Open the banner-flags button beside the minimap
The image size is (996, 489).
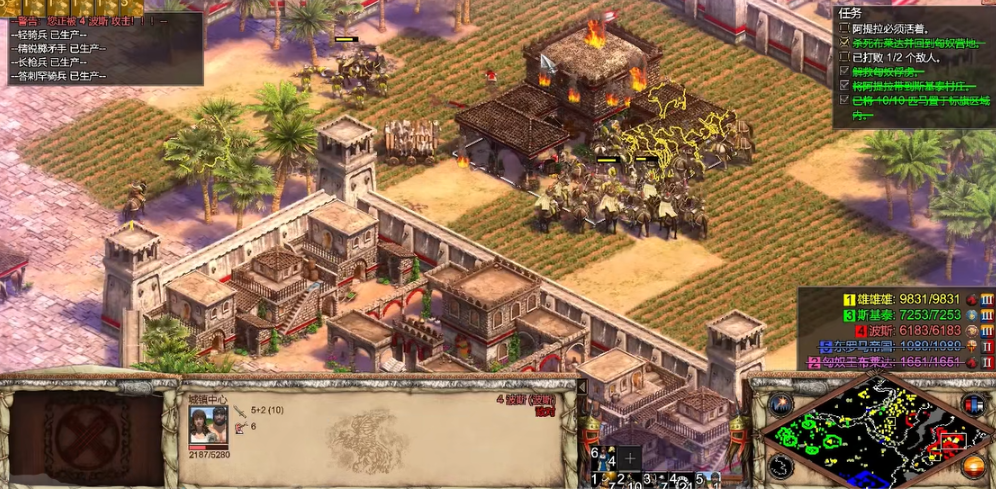pyautogui.click(x=972, y=405)
